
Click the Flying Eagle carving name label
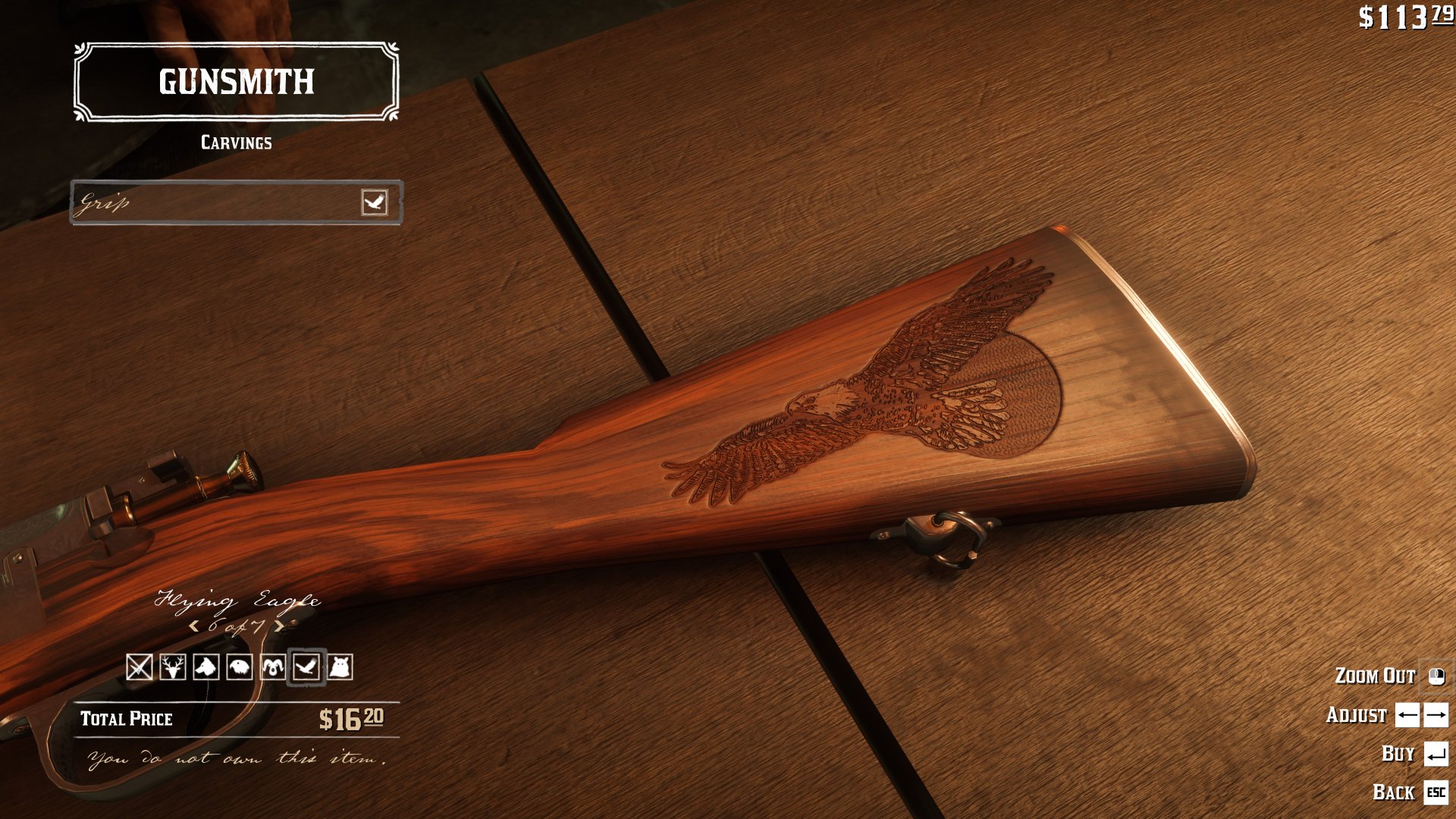pos(237,601)
